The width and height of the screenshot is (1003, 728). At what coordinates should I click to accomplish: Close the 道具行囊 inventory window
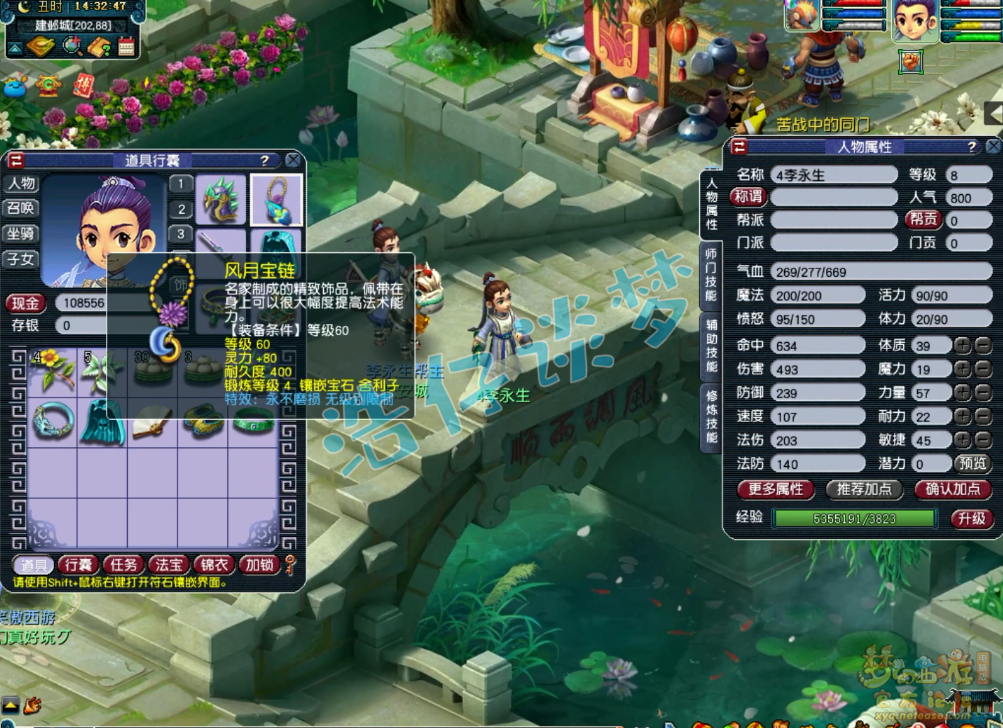click(x=293, y=160)
